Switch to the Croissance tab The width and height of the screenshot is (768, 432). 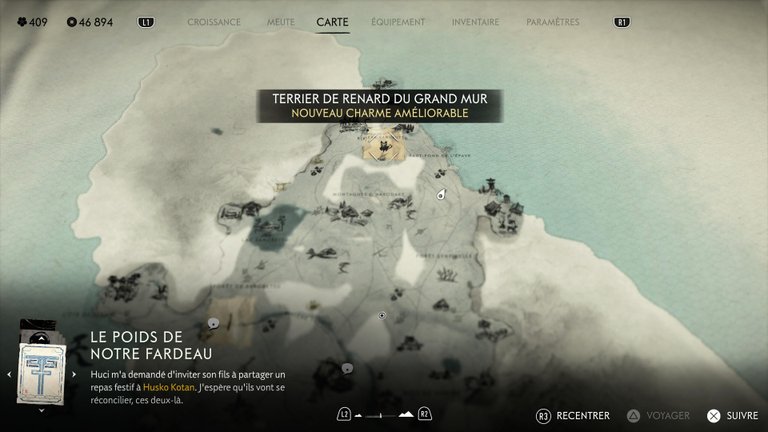click(x=214, y=22)
